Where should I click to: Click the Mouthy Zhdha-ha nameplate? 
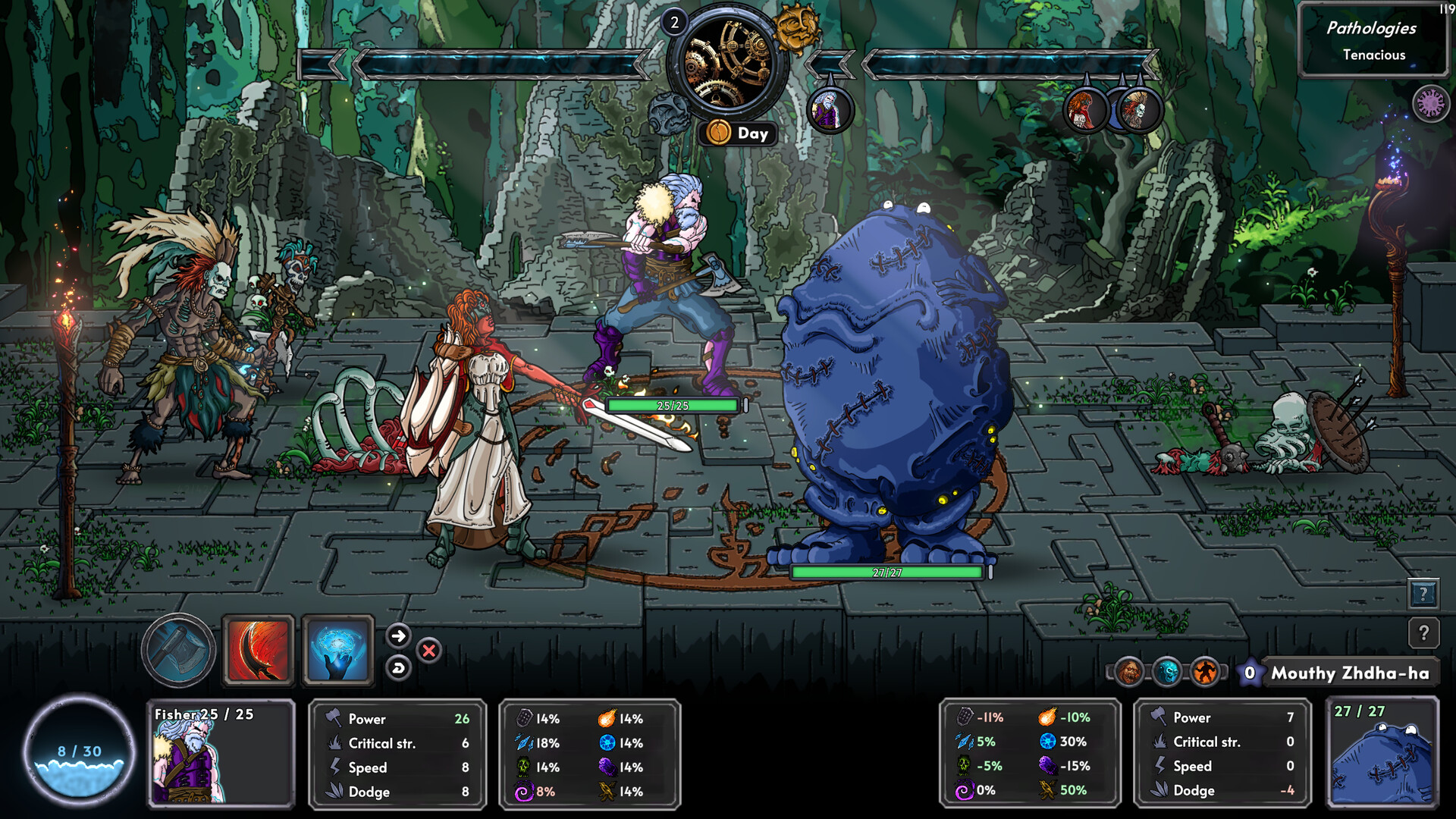[x=1350, y=673]
